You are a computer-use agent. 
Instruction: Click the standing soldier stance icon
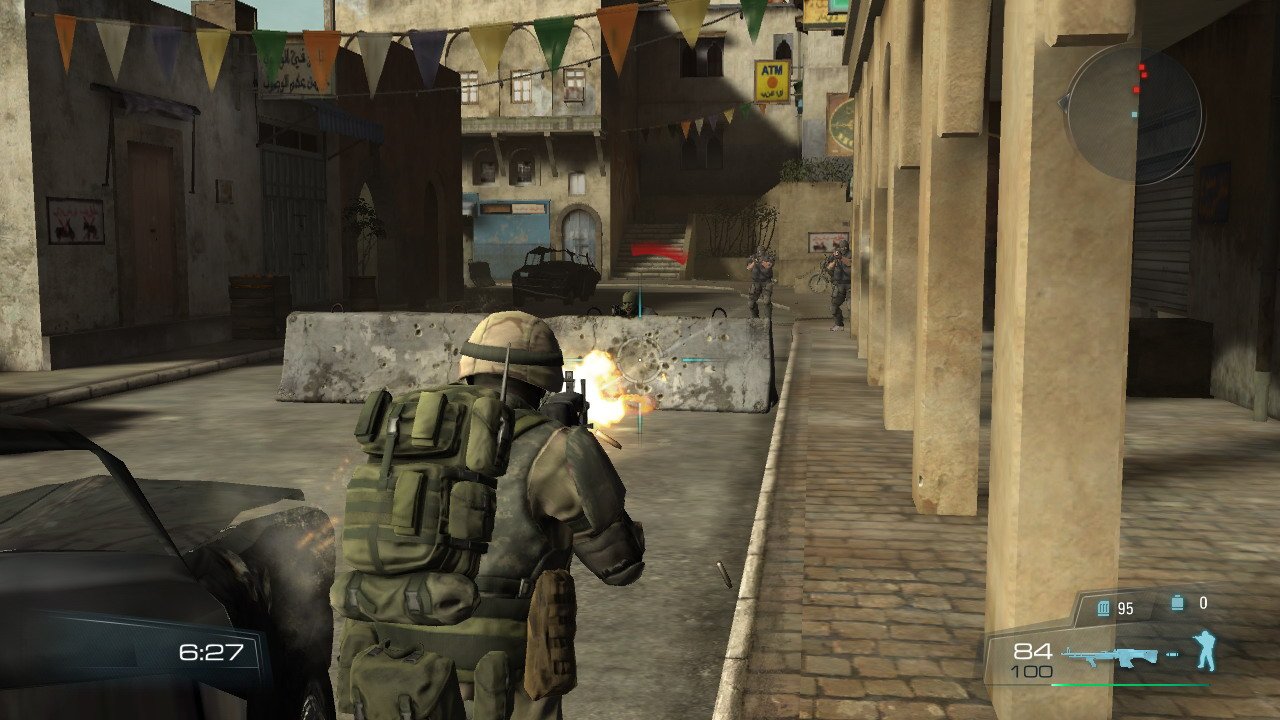pyautogui.click(x=1206, y=648)
